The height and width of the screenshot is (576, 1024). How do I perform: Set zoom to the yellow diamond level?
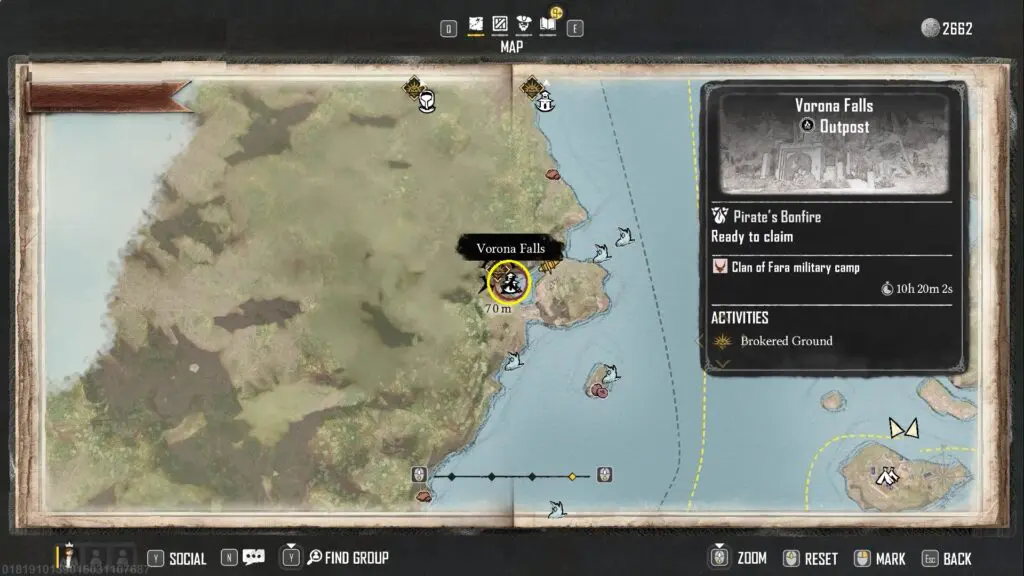[572, 476]
